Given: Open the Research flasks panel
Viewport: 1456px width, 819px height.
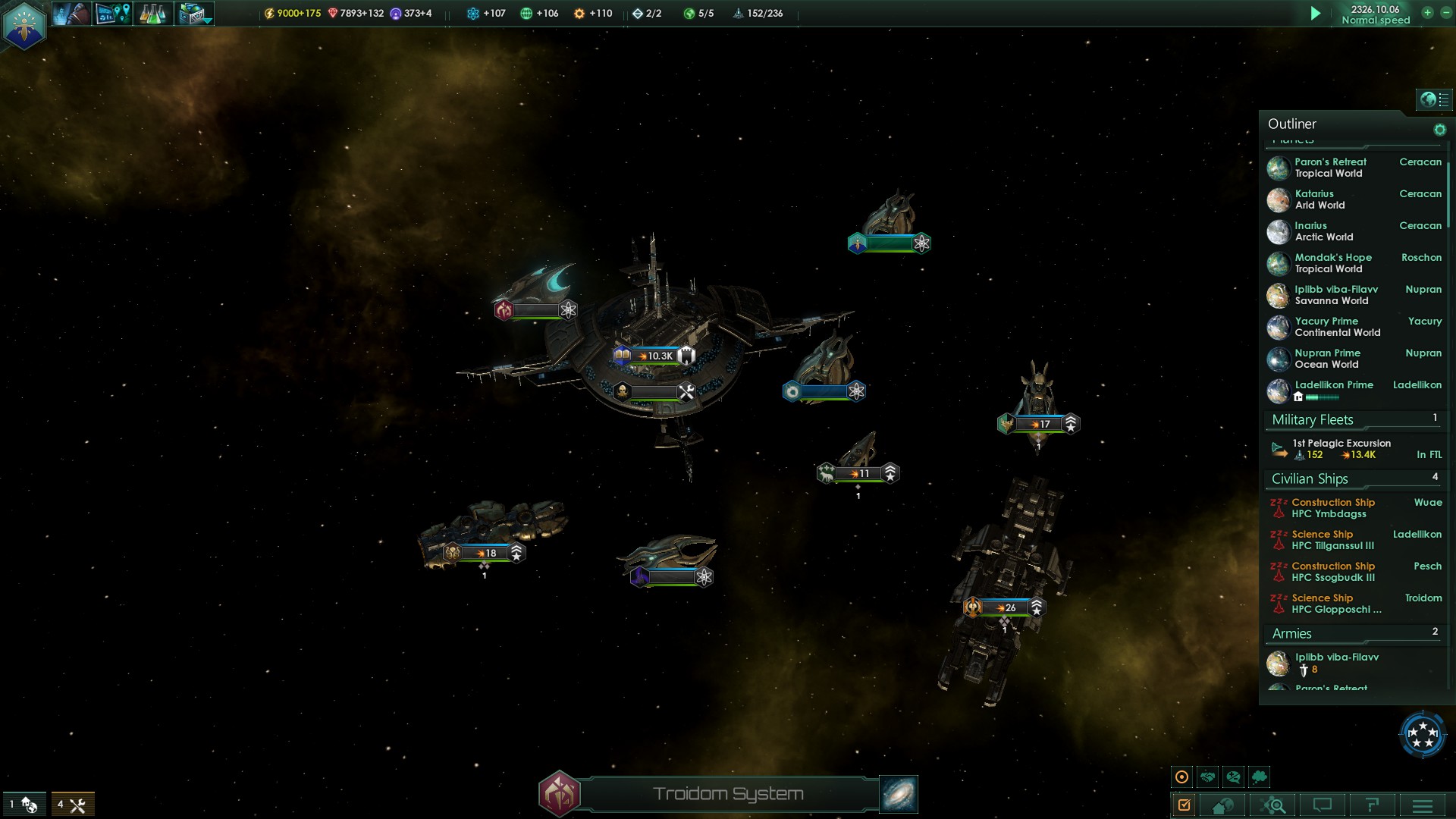Looking at the screenshot, I should click(x=152, y=14).
